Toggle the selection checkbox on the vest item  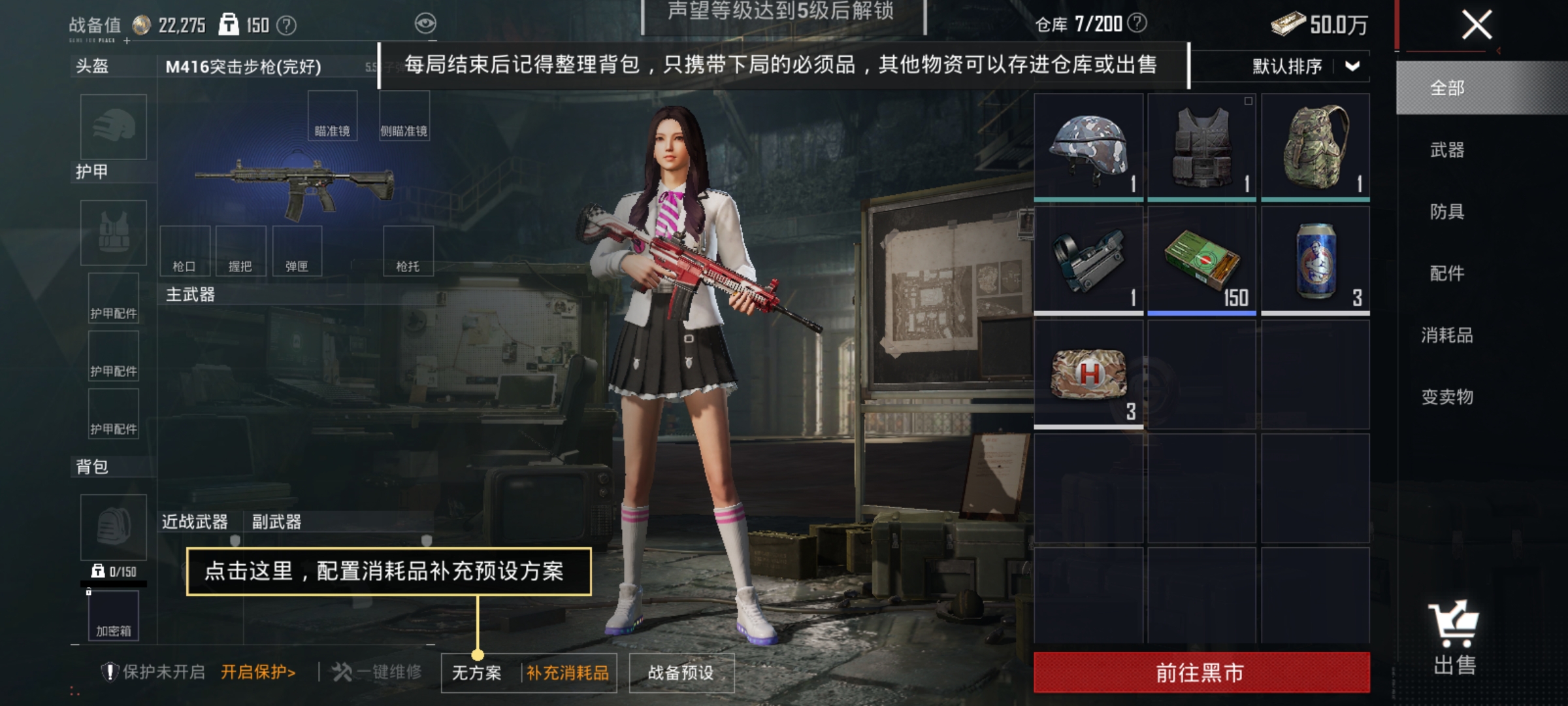click(1248, 101)
